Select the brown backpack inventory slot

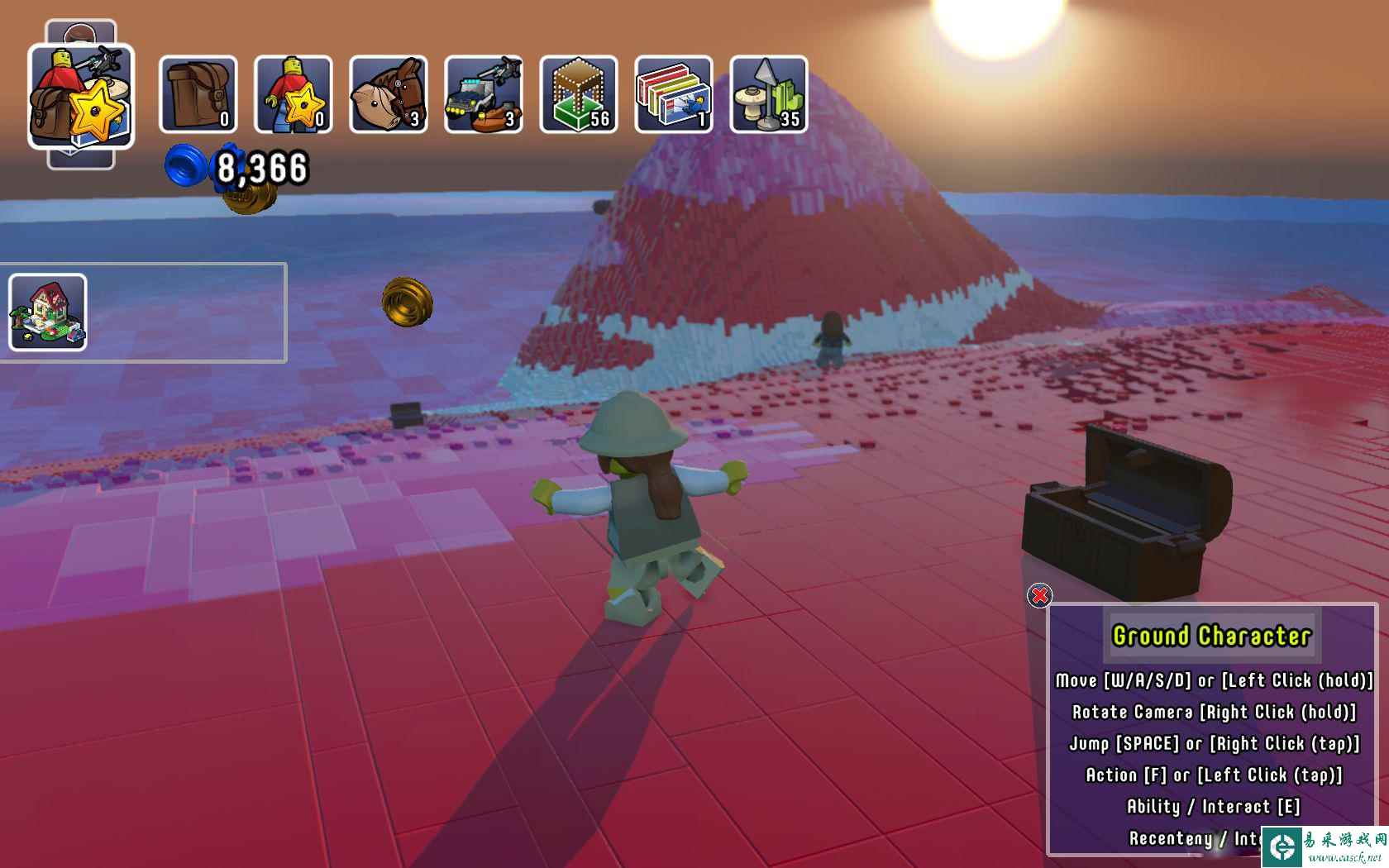(198, 94)
